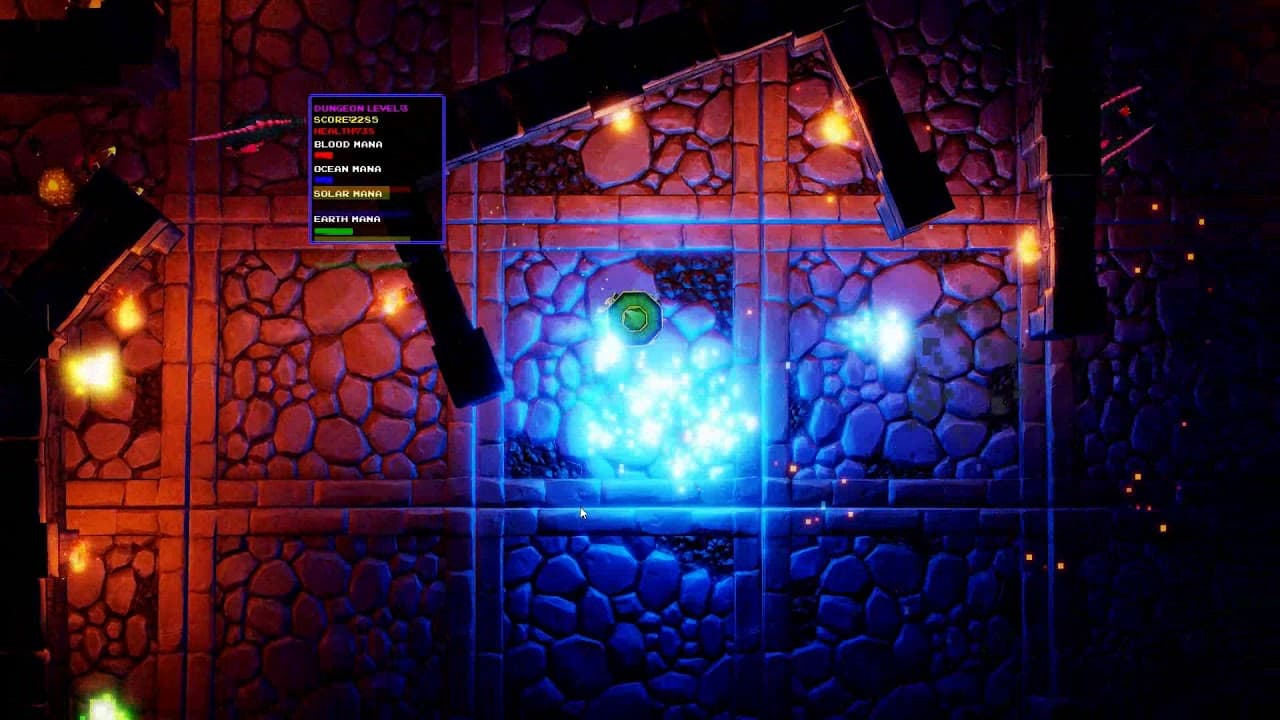The image size is (1280, 720).
Task: Click the mouse cursor position on the stone floor
Action: 581,512
